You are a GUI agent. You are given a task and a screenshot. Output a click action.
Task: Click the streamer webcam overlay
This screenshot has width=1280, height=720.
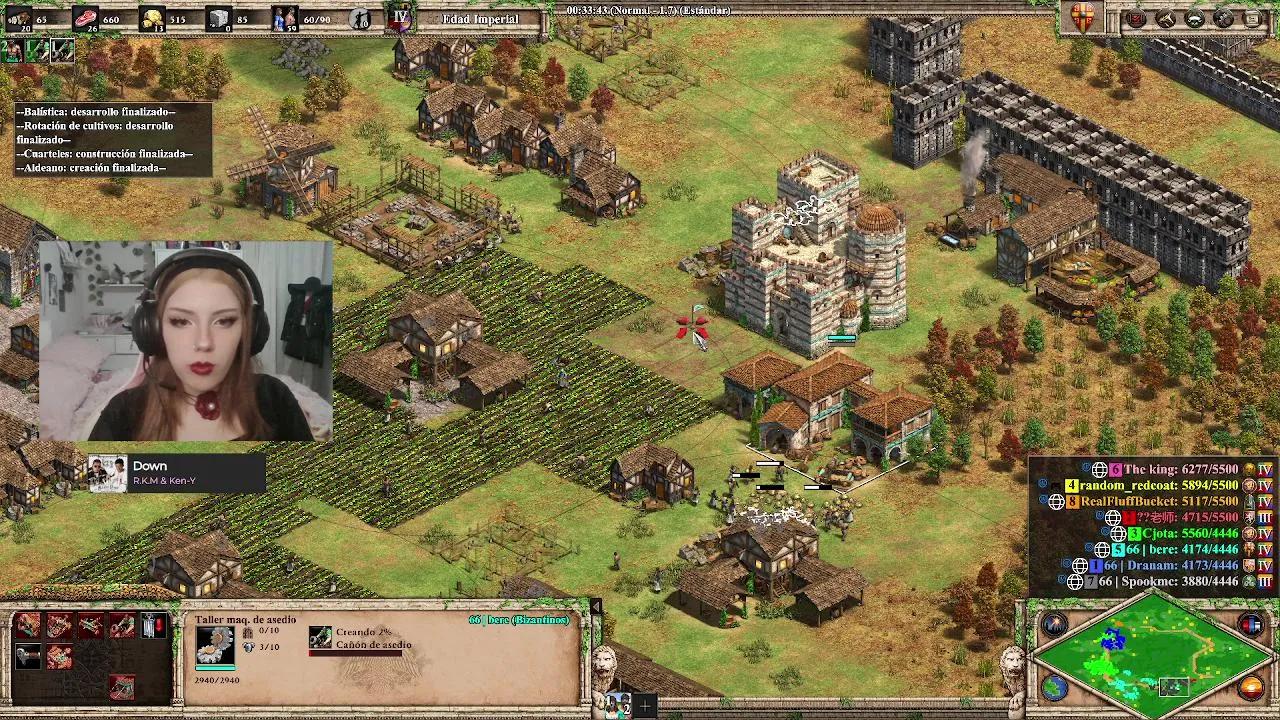coord(185,340)
